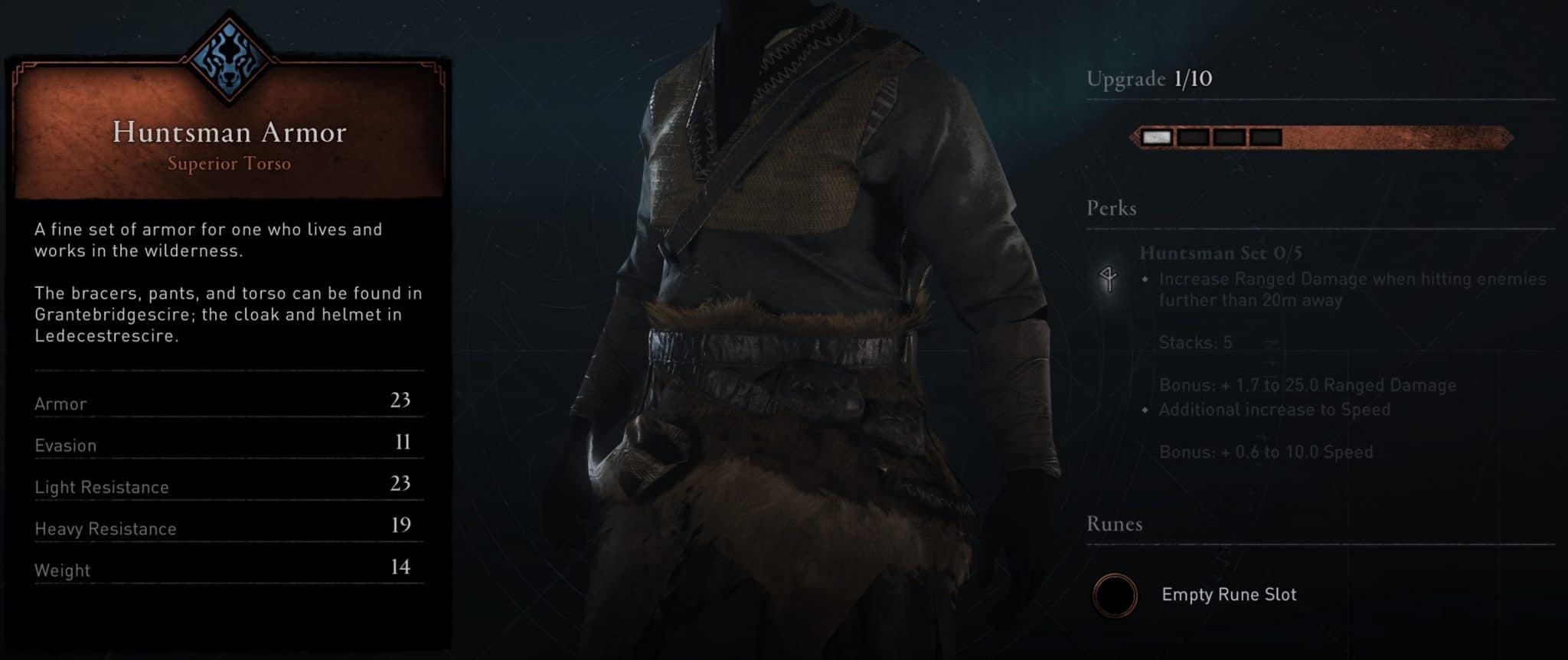Click the second empty upgrade slot
The image size is (1568, 660).
1192,136
